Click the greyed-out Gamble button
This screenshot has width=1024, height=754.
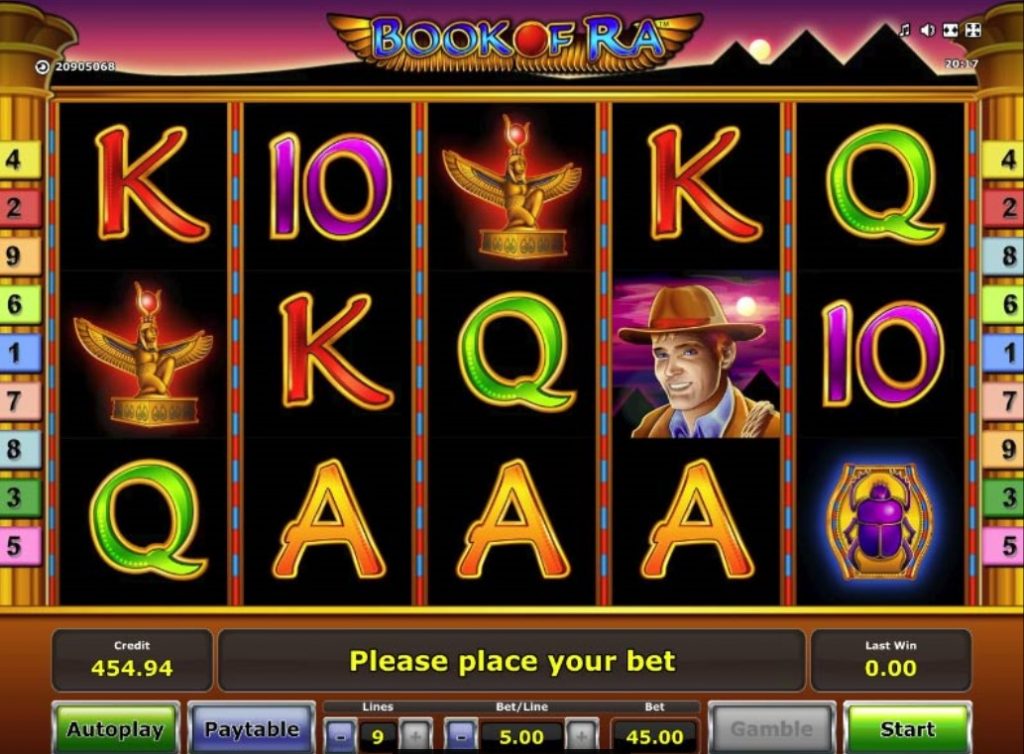click(771, 729)
